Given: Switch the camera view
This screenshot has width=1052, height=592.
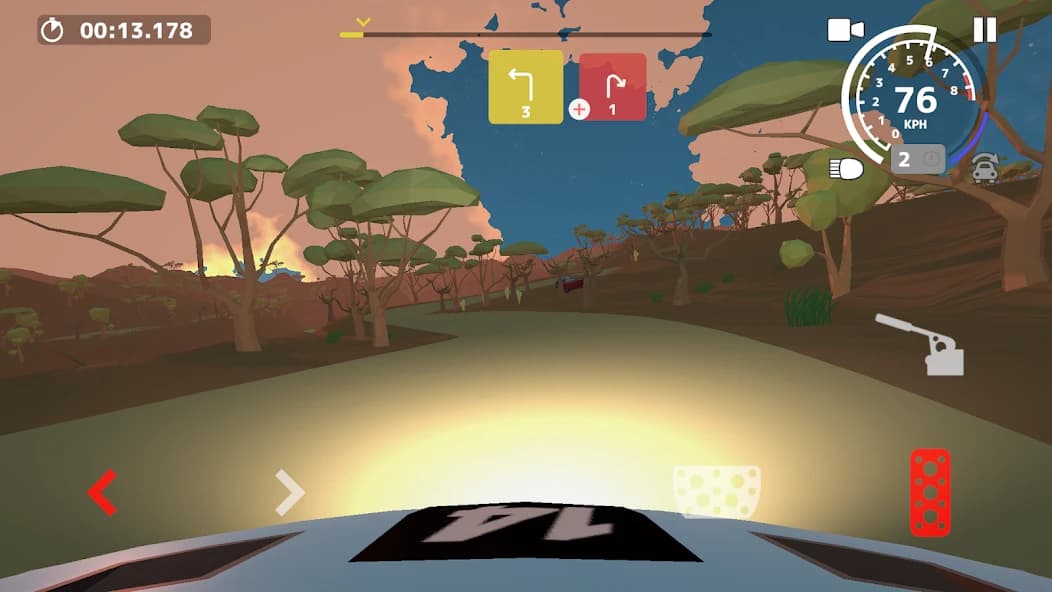Looking at the screenshot, I should pos(845,30).
